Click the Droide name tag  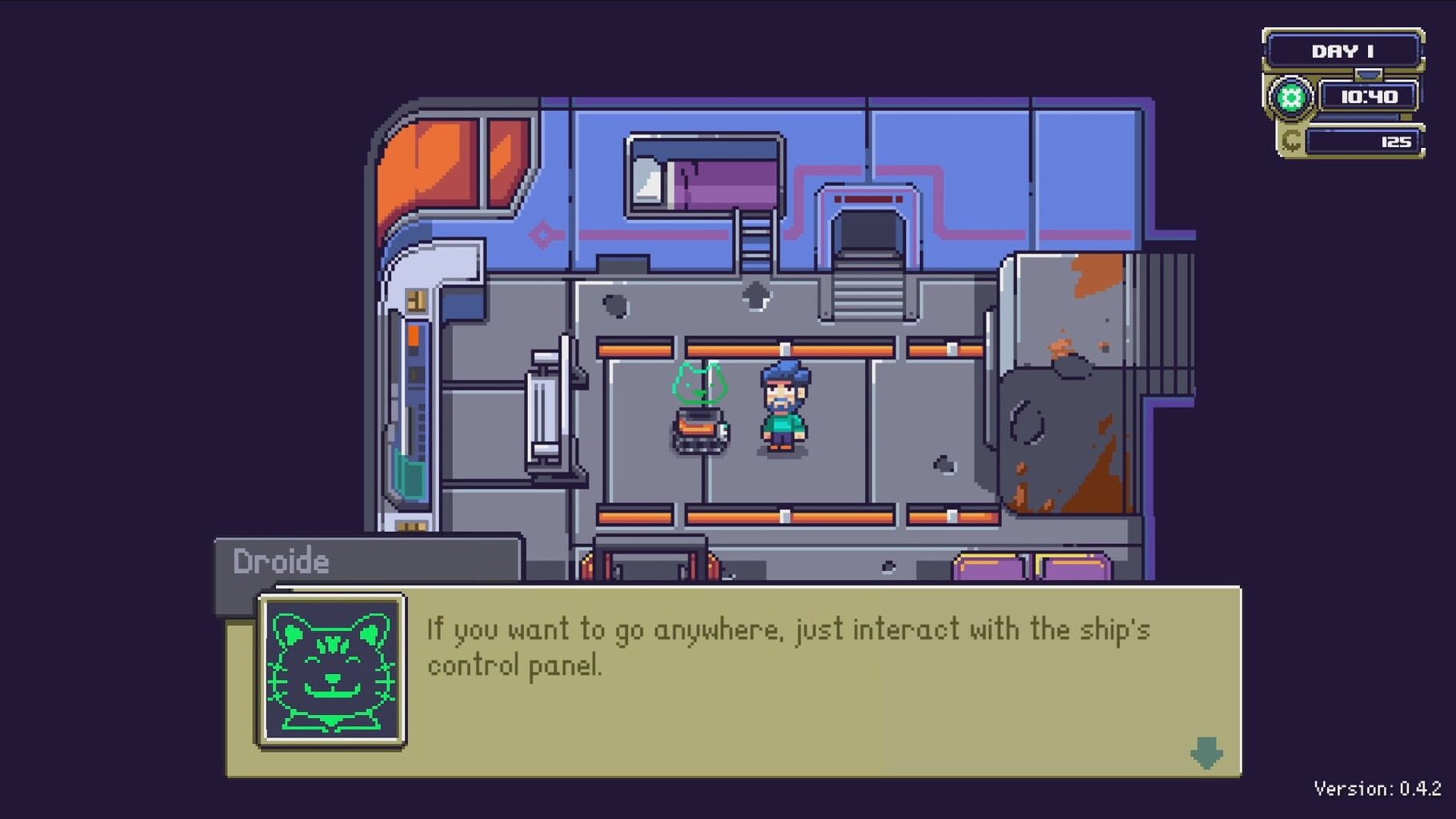click(280, 561)
